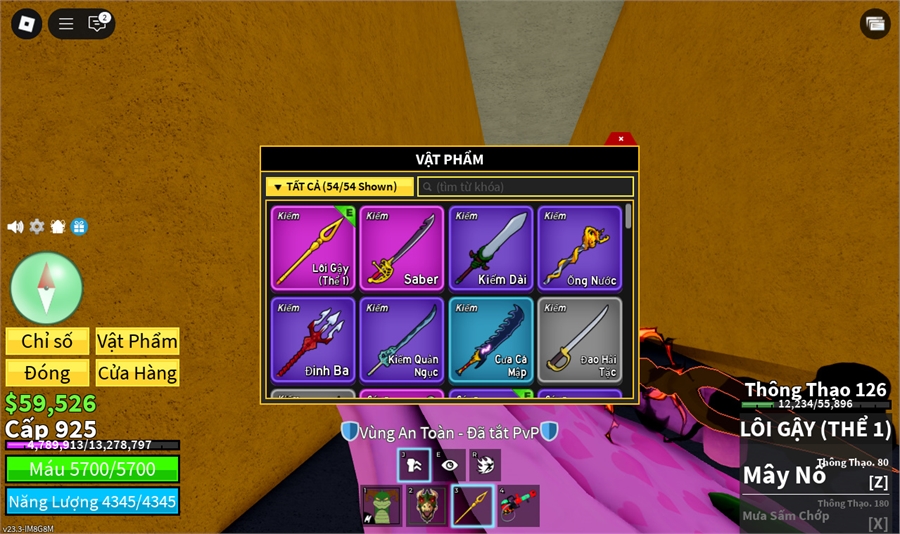
Task: Toggle sound with the speaker icon
Action: pos(15,227)
